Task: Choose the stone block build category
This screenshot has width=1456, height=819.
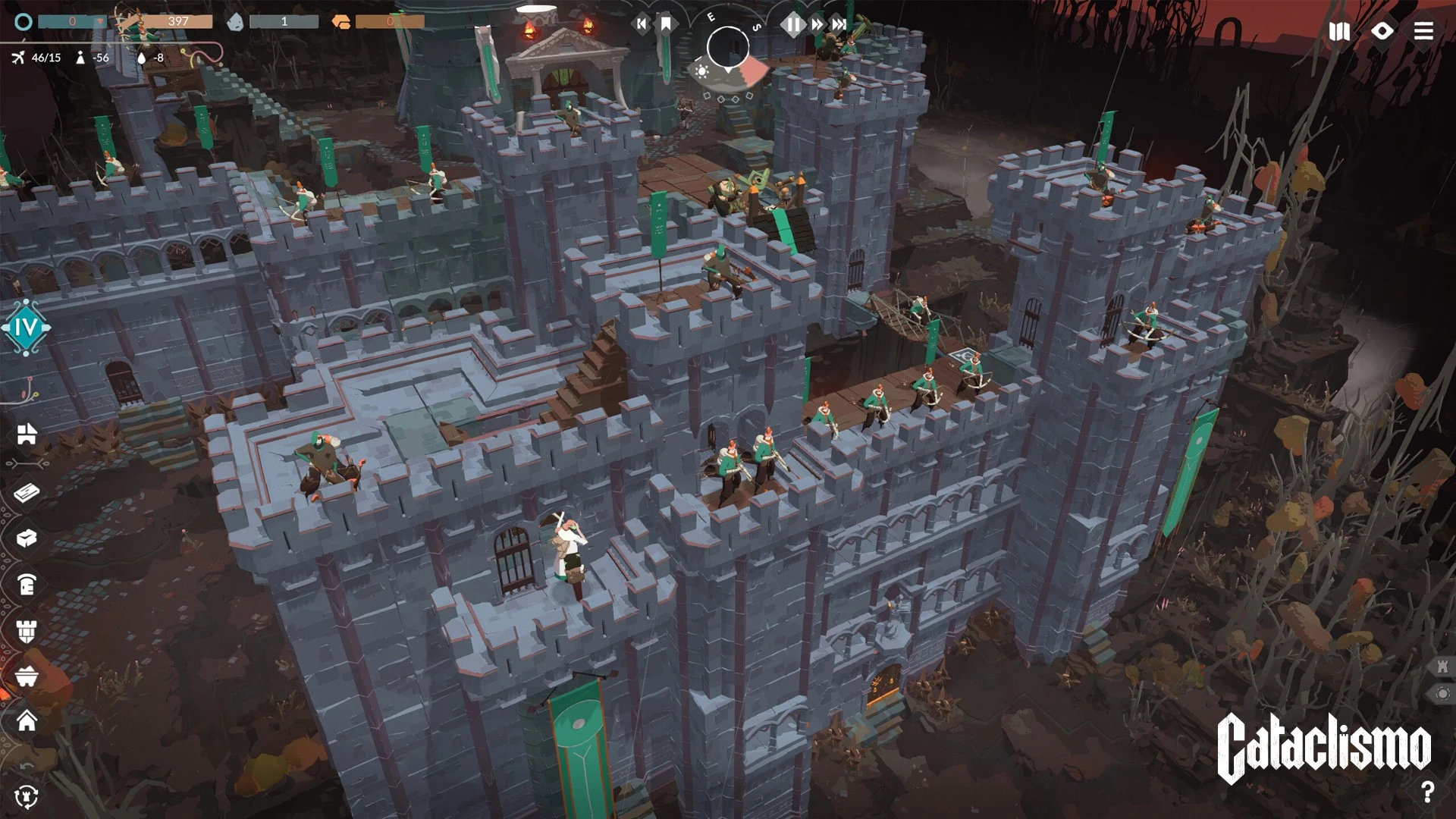Action: point(27,538)
